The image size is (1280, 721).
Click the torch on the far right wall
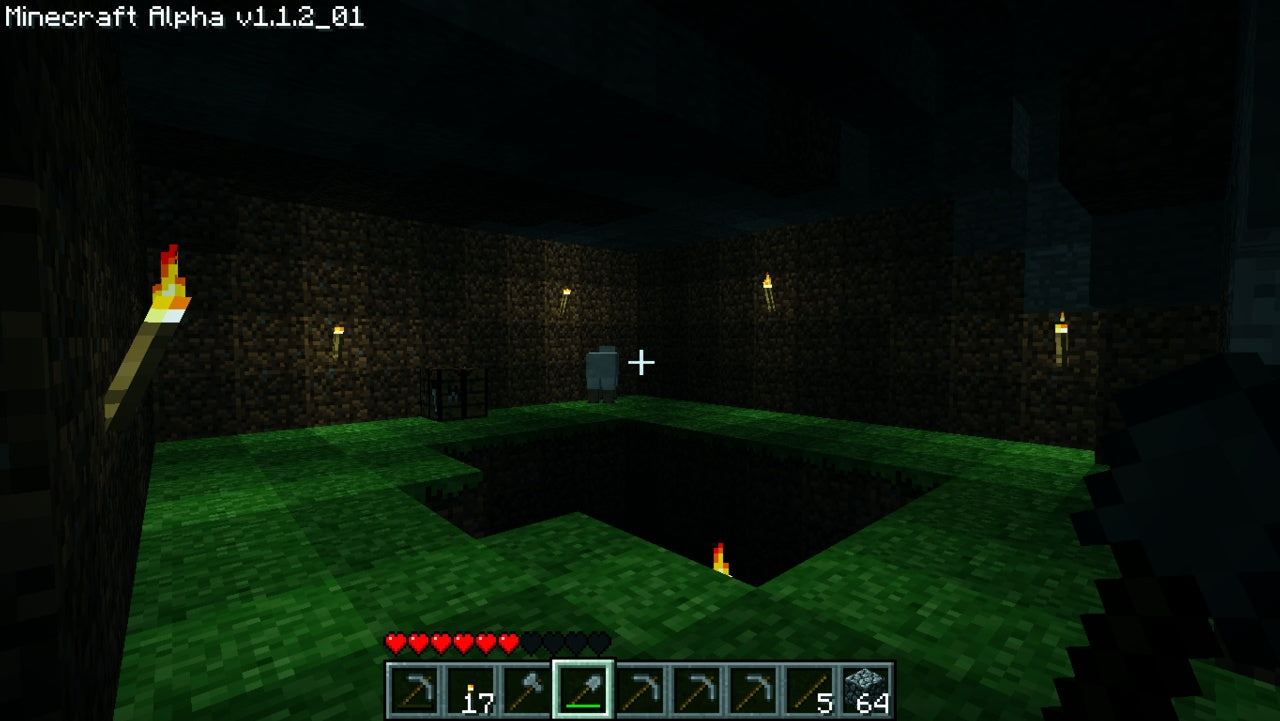pos(1063,330)
